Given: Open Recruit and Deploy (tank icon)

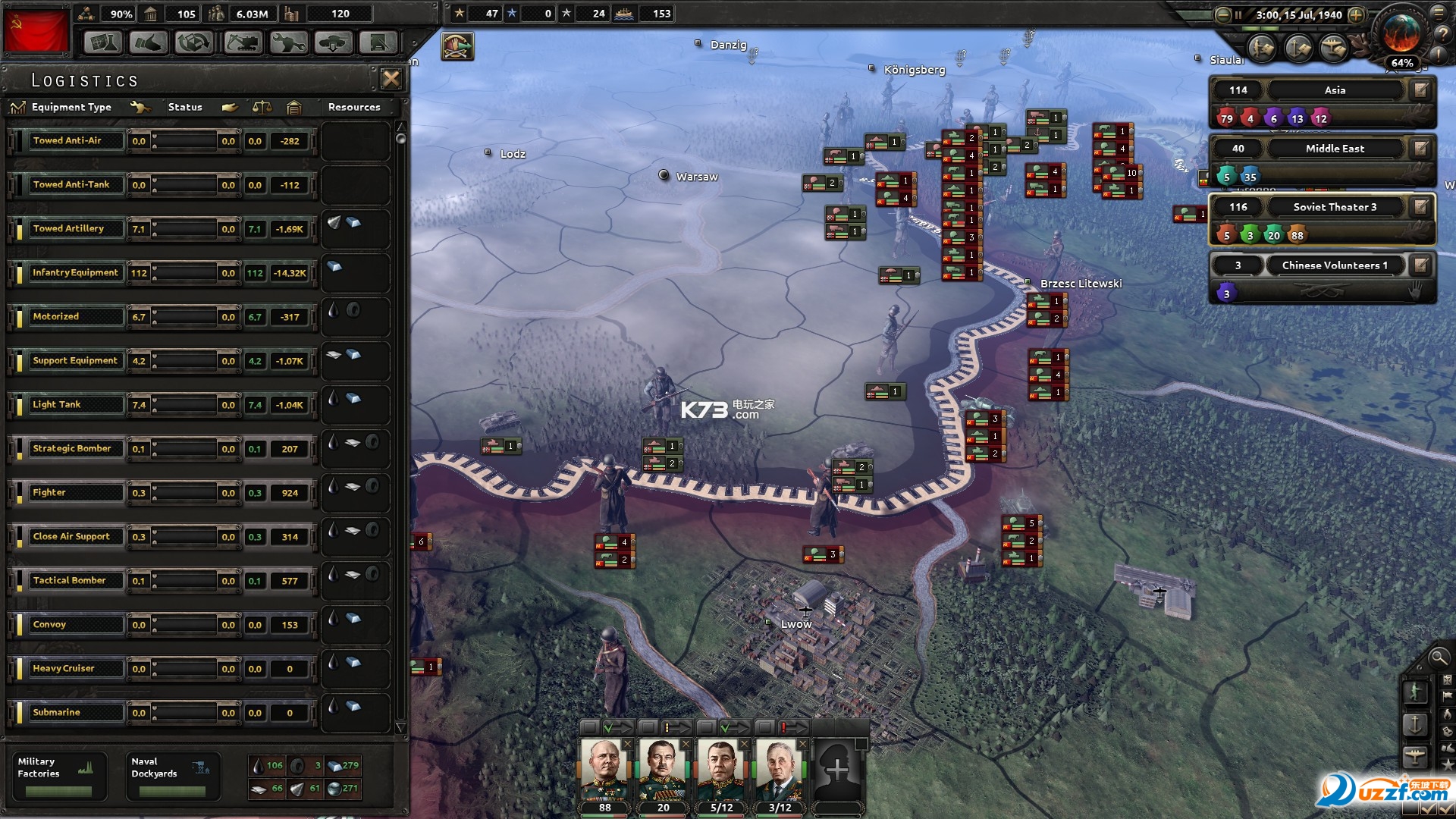Looking at the screenshot, I should point(334,42).
